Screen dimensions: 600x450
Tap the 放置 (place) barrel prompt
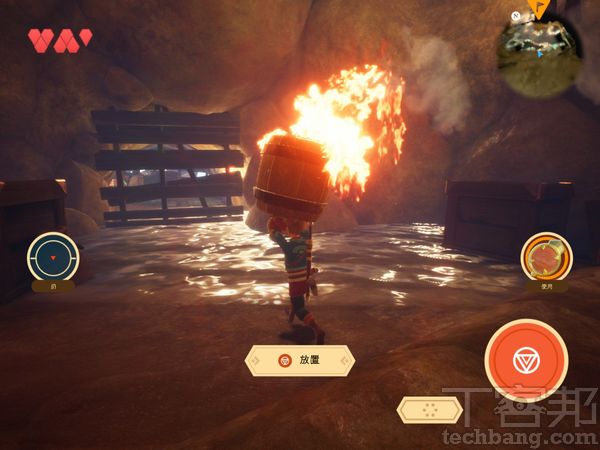pos(300,360)
